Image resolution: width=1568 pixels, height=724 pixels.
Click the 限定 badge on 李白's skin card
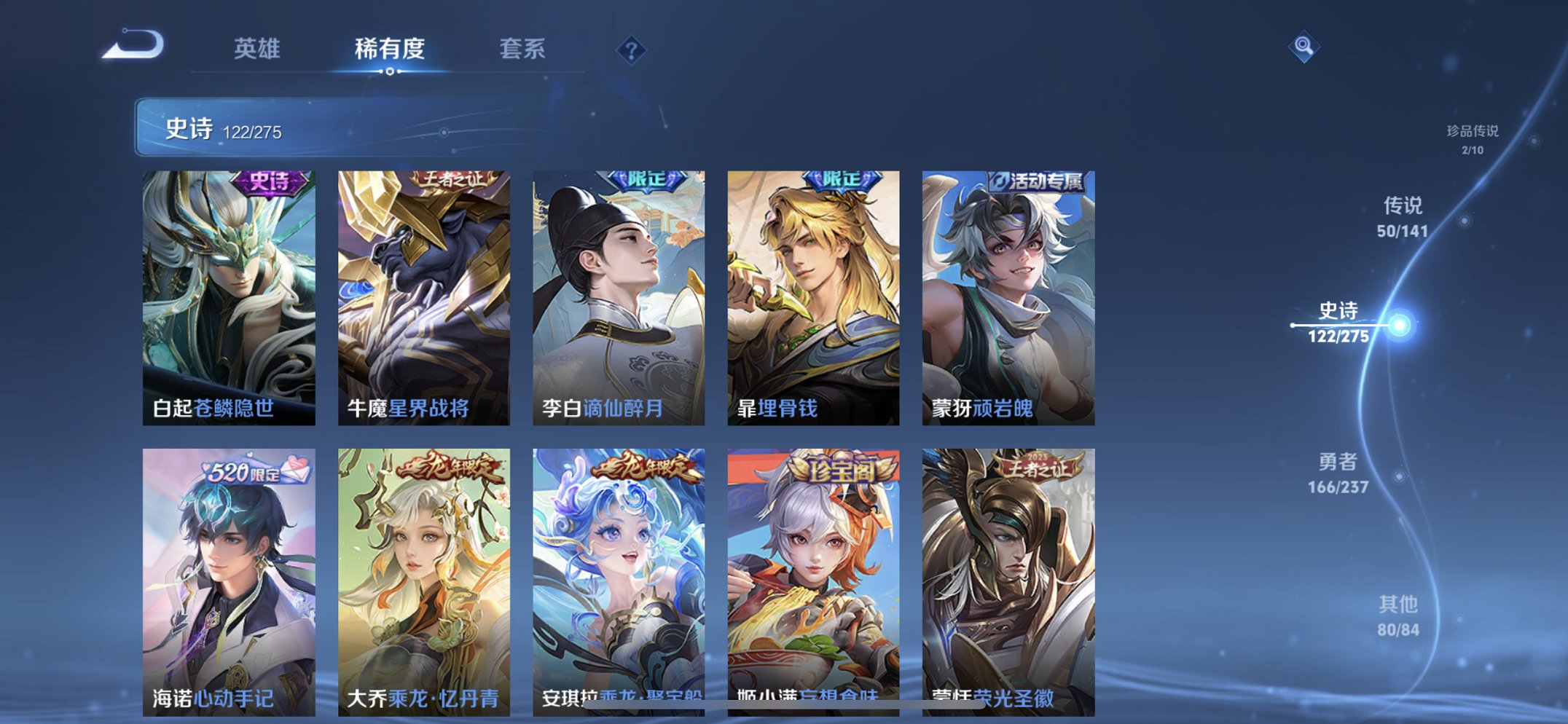(x=648, y=179)
